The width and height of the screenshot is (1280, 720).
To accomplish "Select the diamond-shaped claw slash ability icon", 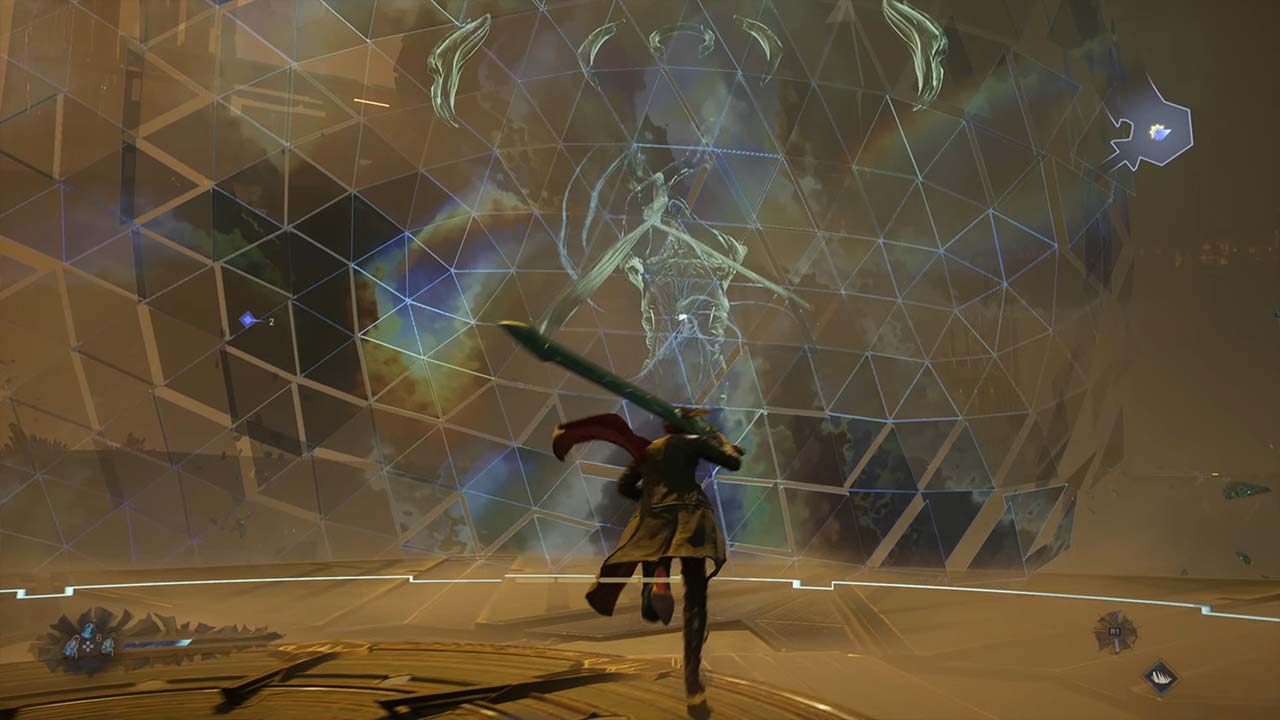I will [1160, 677].
